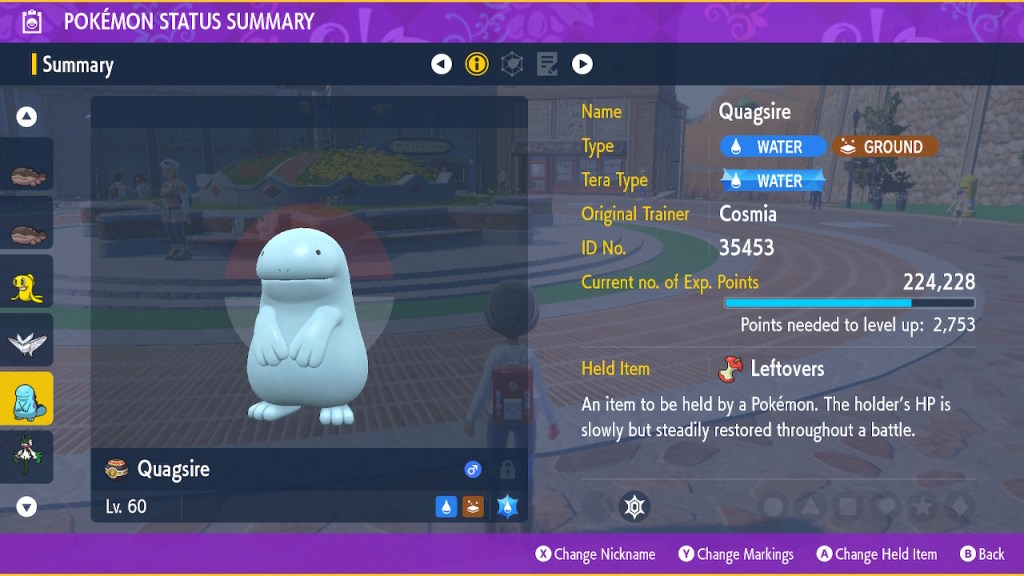Click the Water Tera Type badge
Screen dimensions: 1024x576
(773, 181)
